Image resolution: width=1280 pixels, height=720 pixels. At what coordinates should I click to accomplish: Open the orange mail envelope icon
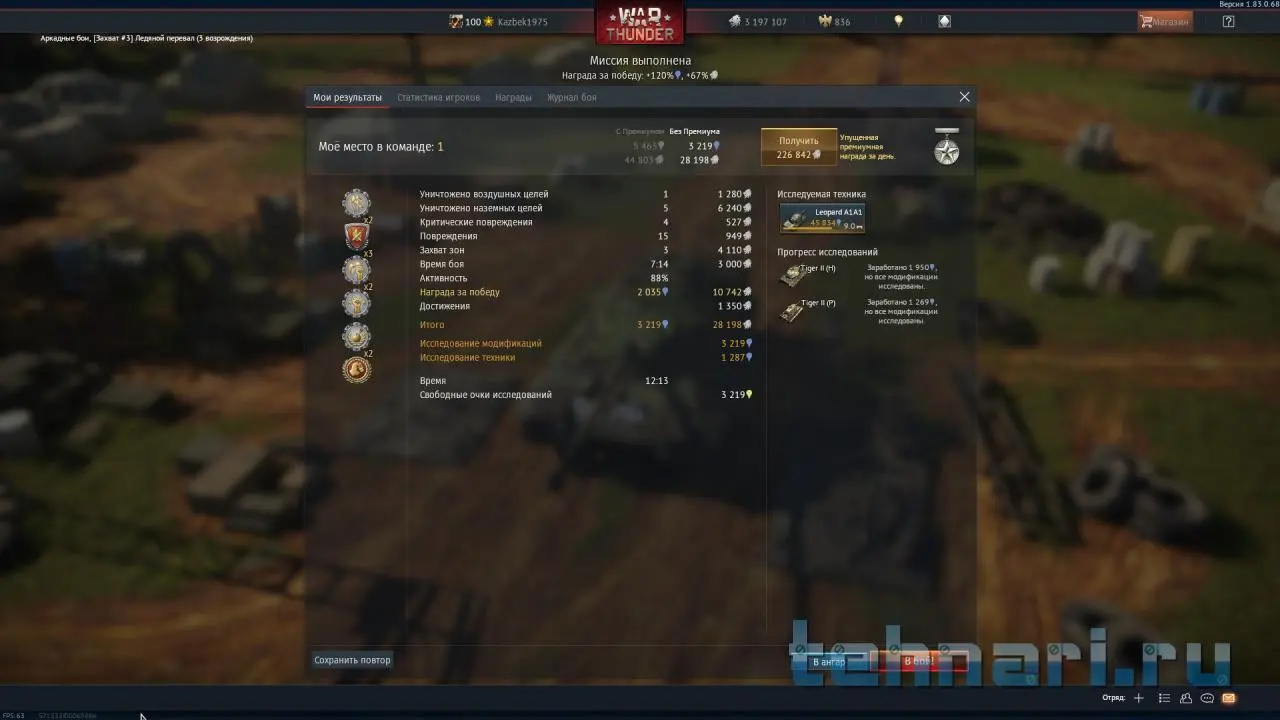point(1229,698)
